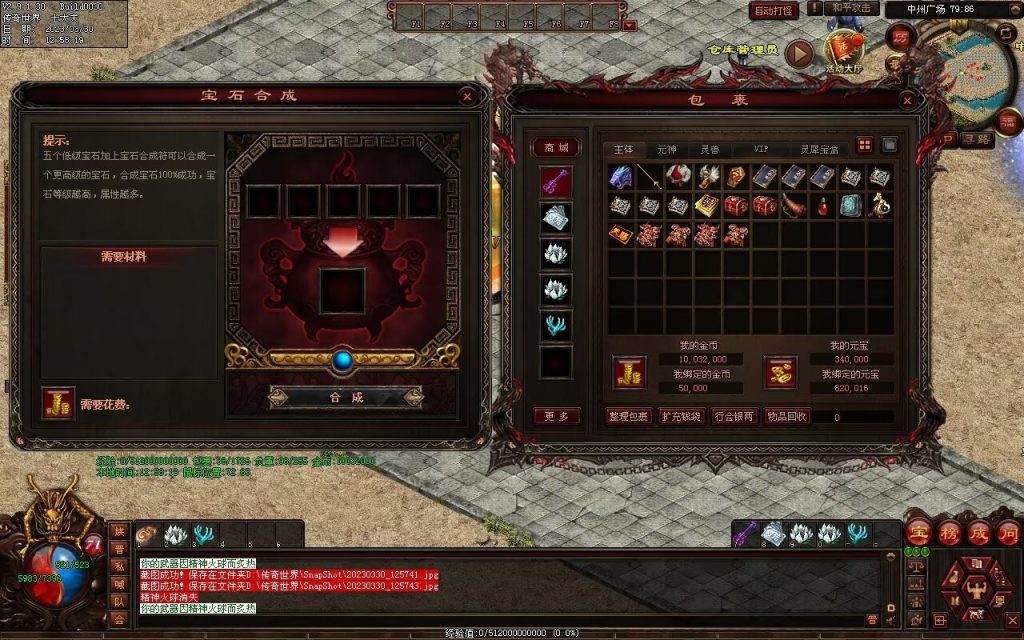Toggle 自动打怪 auto-fight
This screenshot has width=1024, height=640.
click(774, 11)
